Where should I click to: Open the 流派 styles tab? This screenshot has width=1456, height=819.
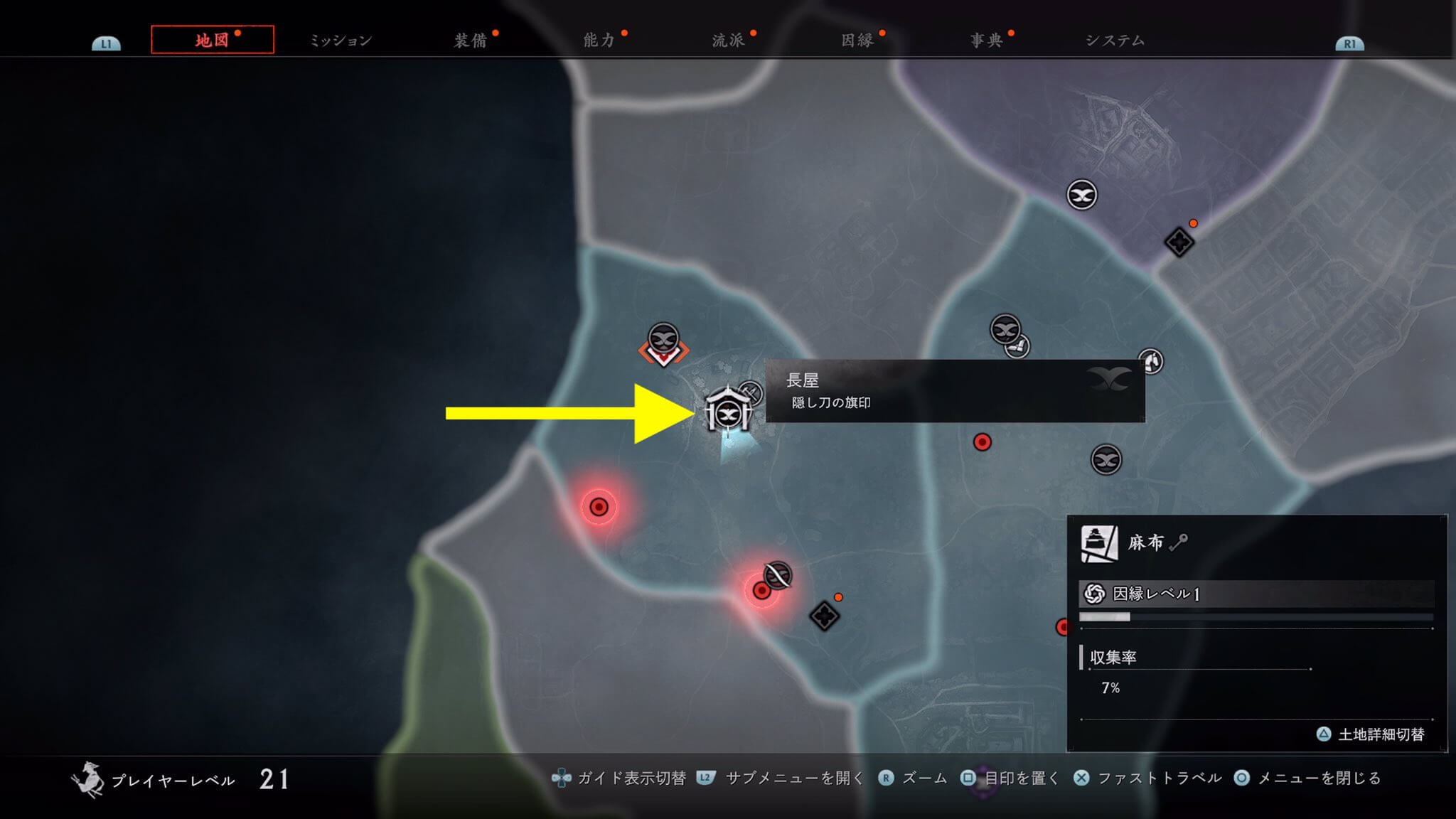pos(728,41)
